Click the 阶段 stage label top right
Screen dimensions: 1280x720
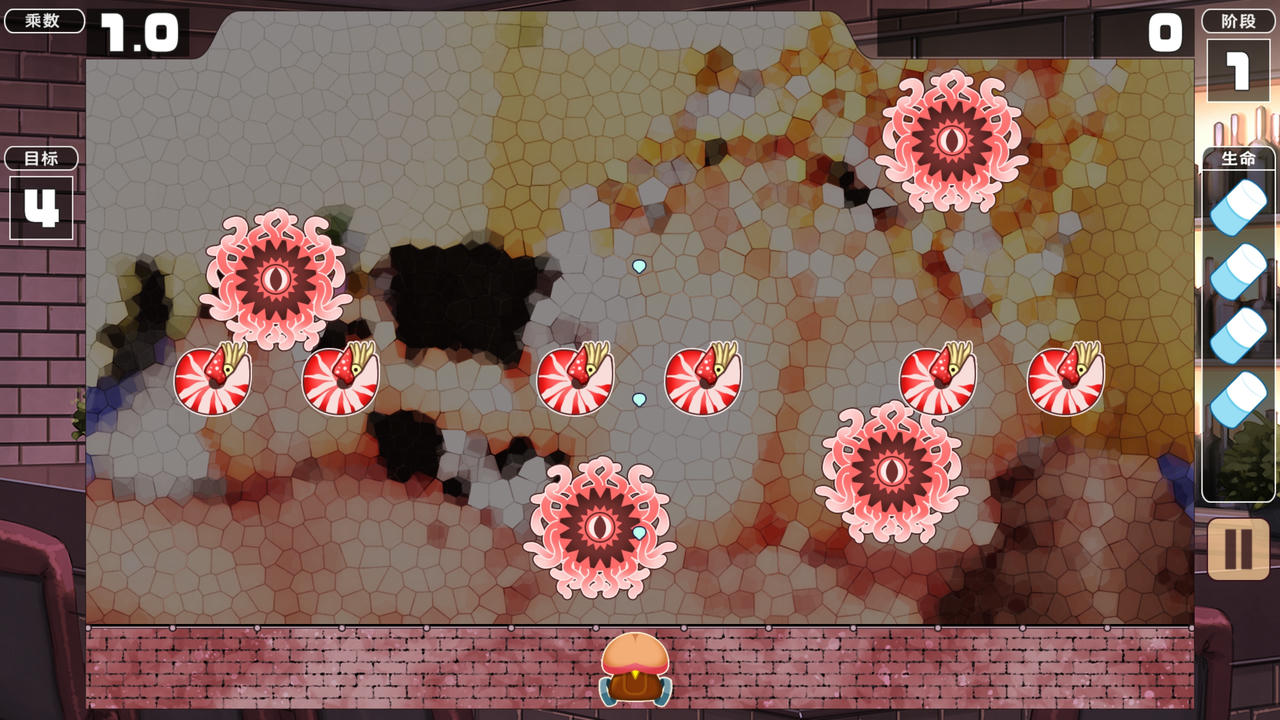(x=1237, y=21)
